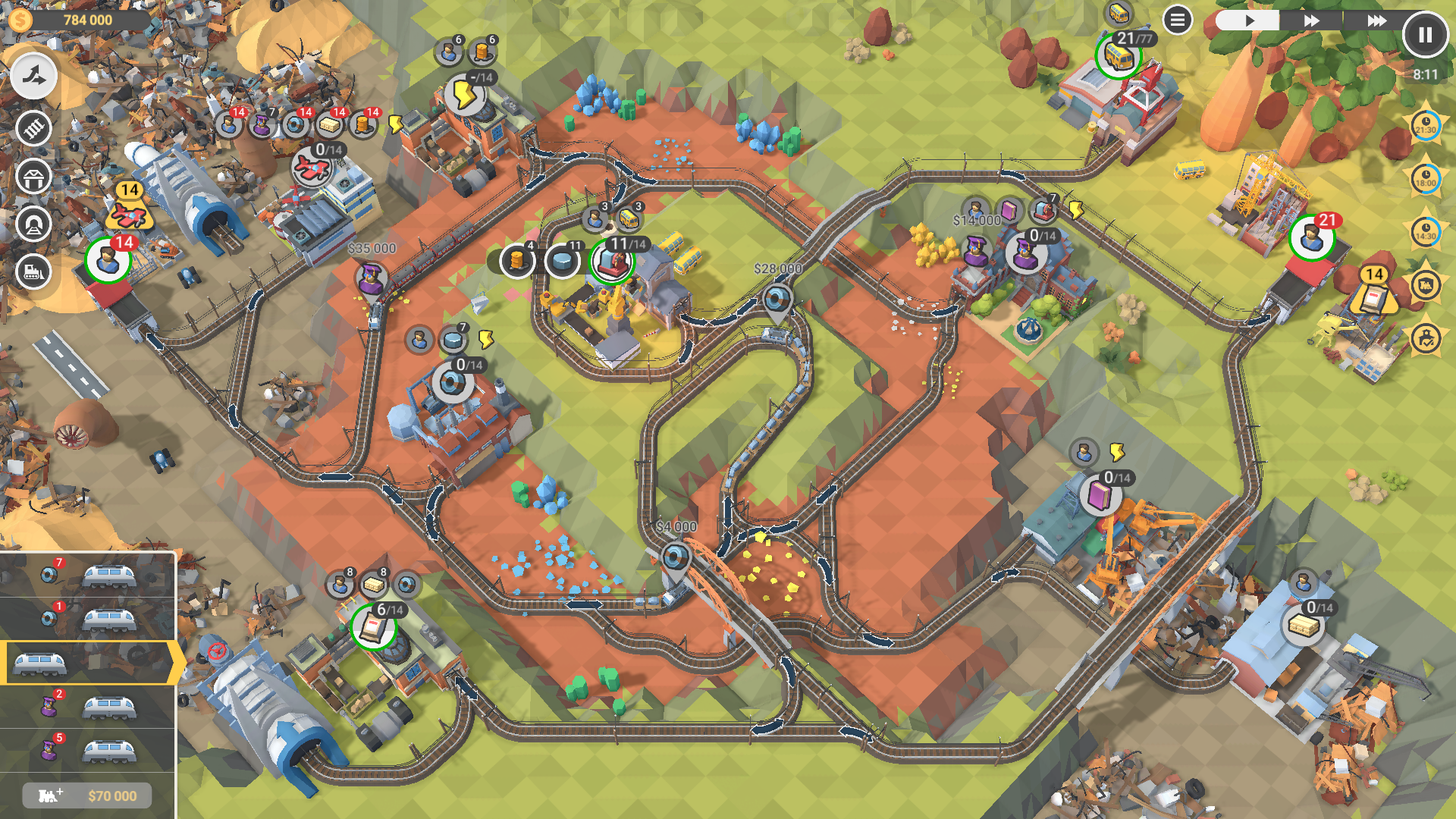View the station checkmark star objective
Viewport: 1456px width, 819px height.
point(1426,338)
